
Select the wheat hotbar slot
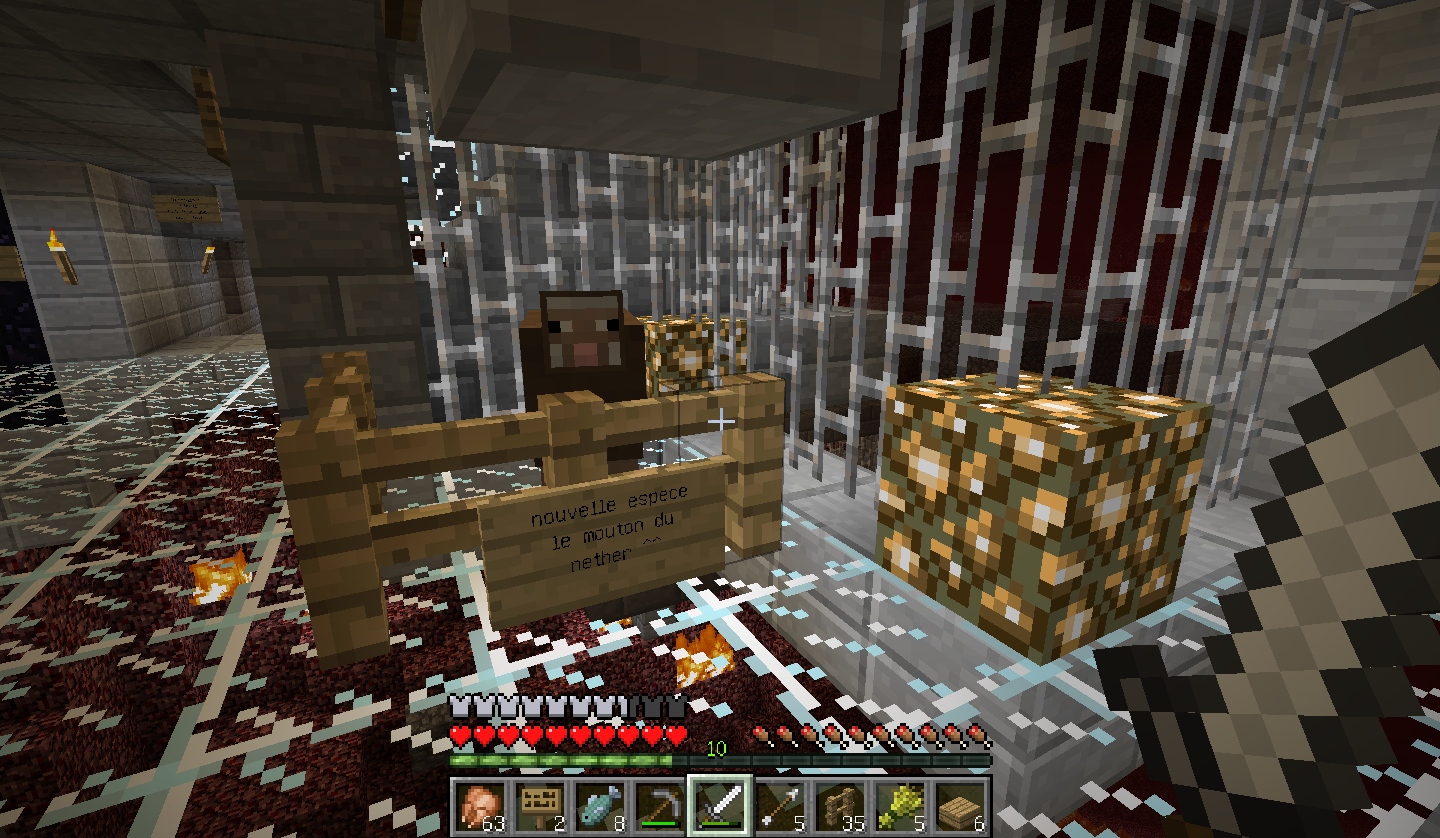(x=900, y=805)
